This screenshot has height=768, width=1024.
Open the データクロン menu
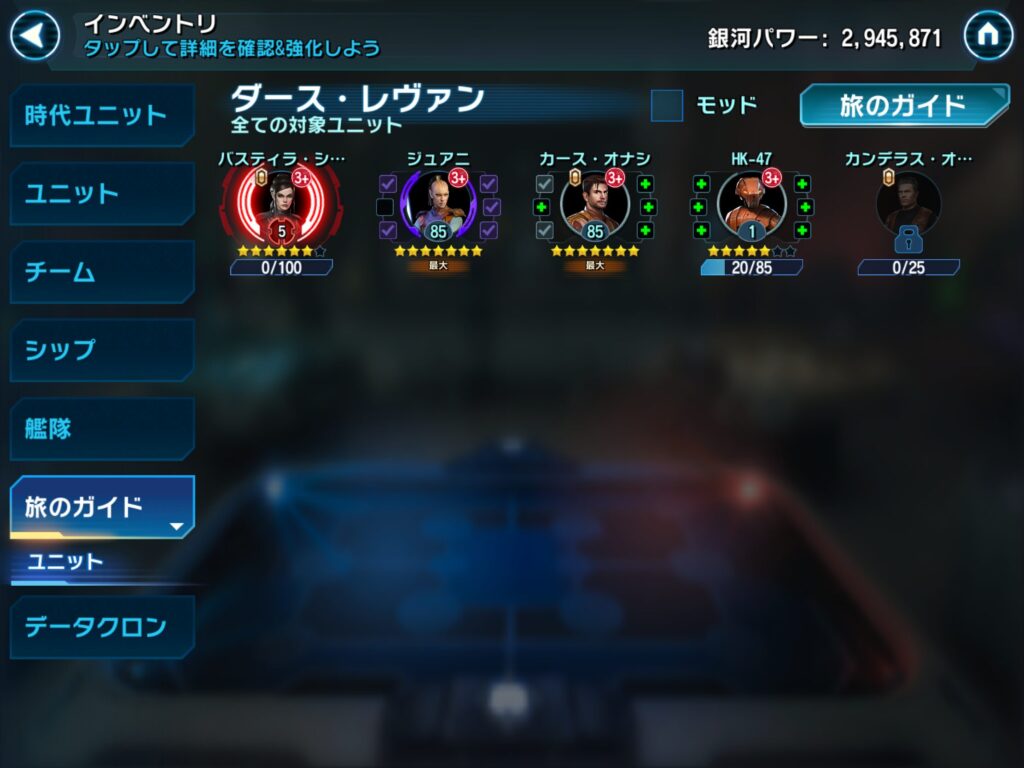[102, 627]
